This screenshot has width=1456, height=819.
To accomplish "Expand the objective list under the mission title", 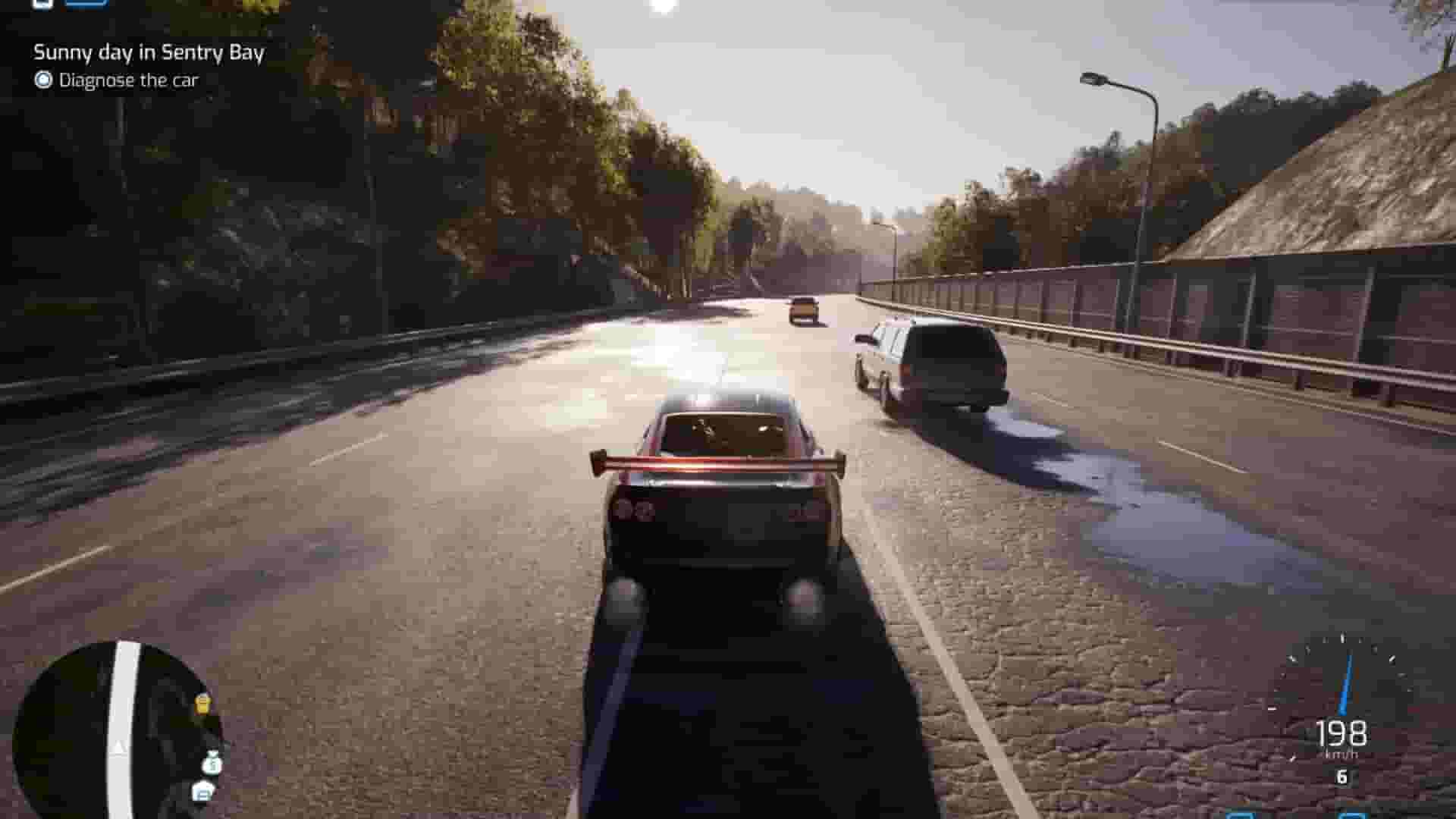I will (x=129, y=78).
